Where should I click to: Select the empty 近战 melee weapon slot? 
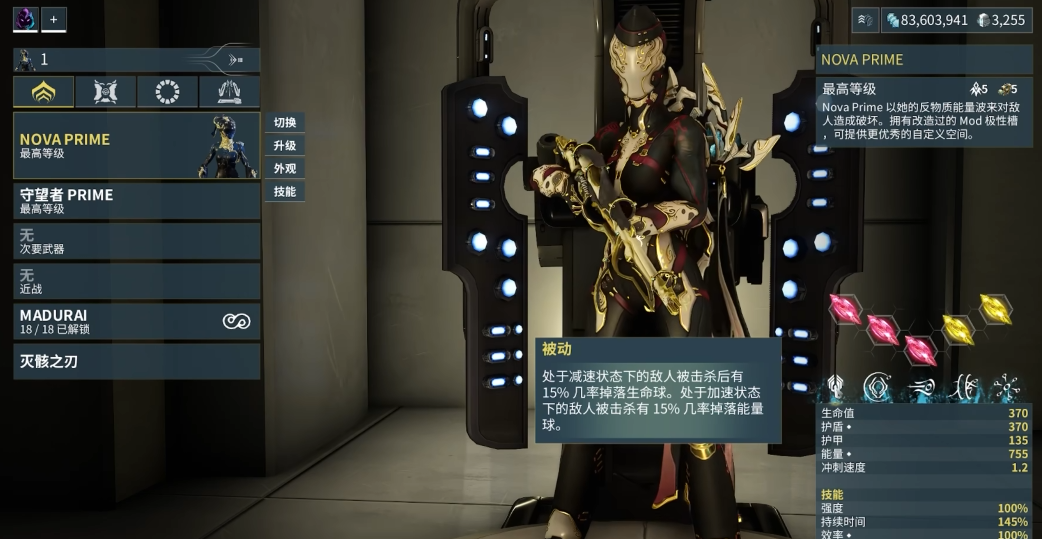136,281
